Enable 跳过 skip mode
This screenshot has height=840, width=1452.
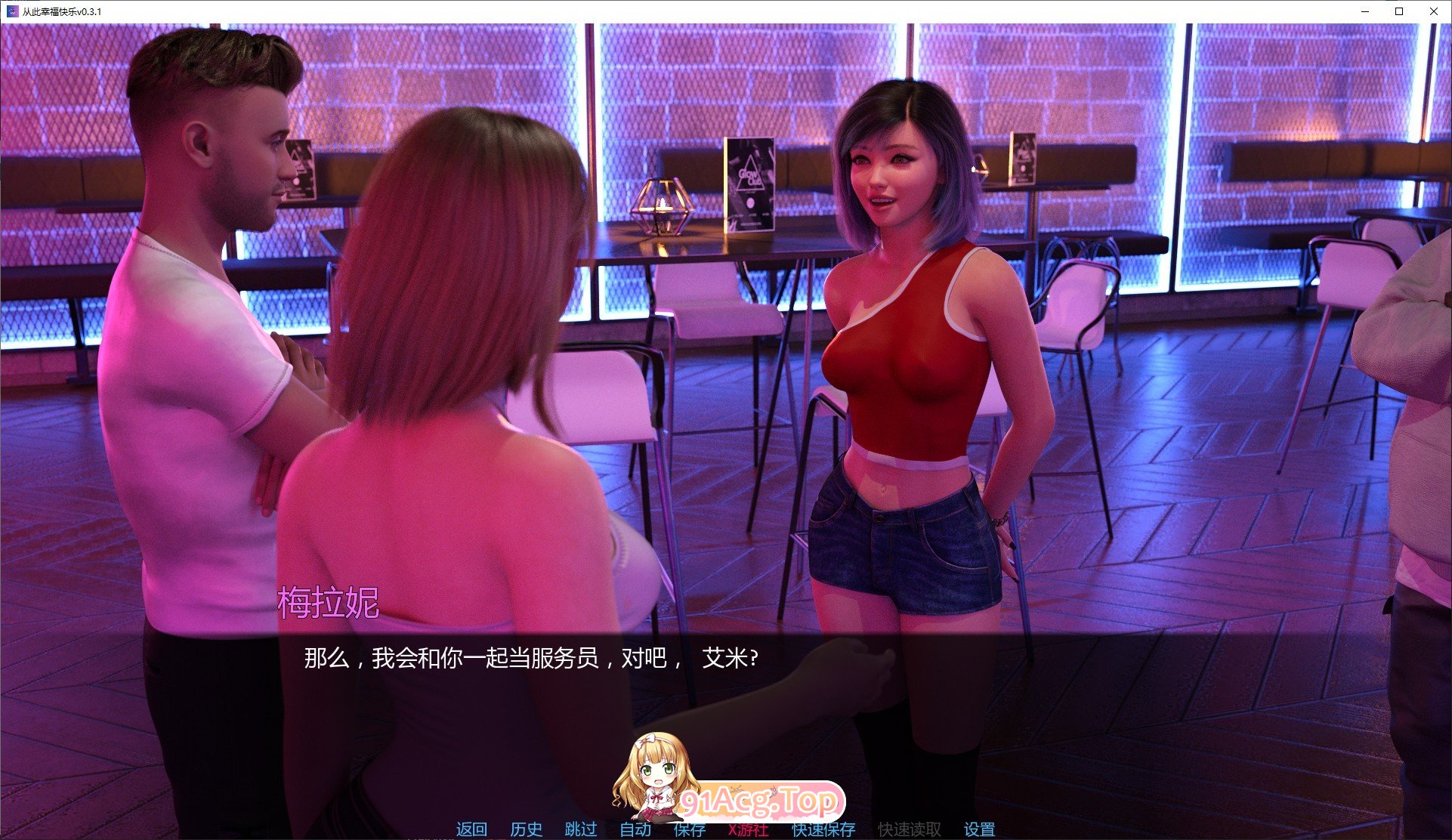point(579,829)
